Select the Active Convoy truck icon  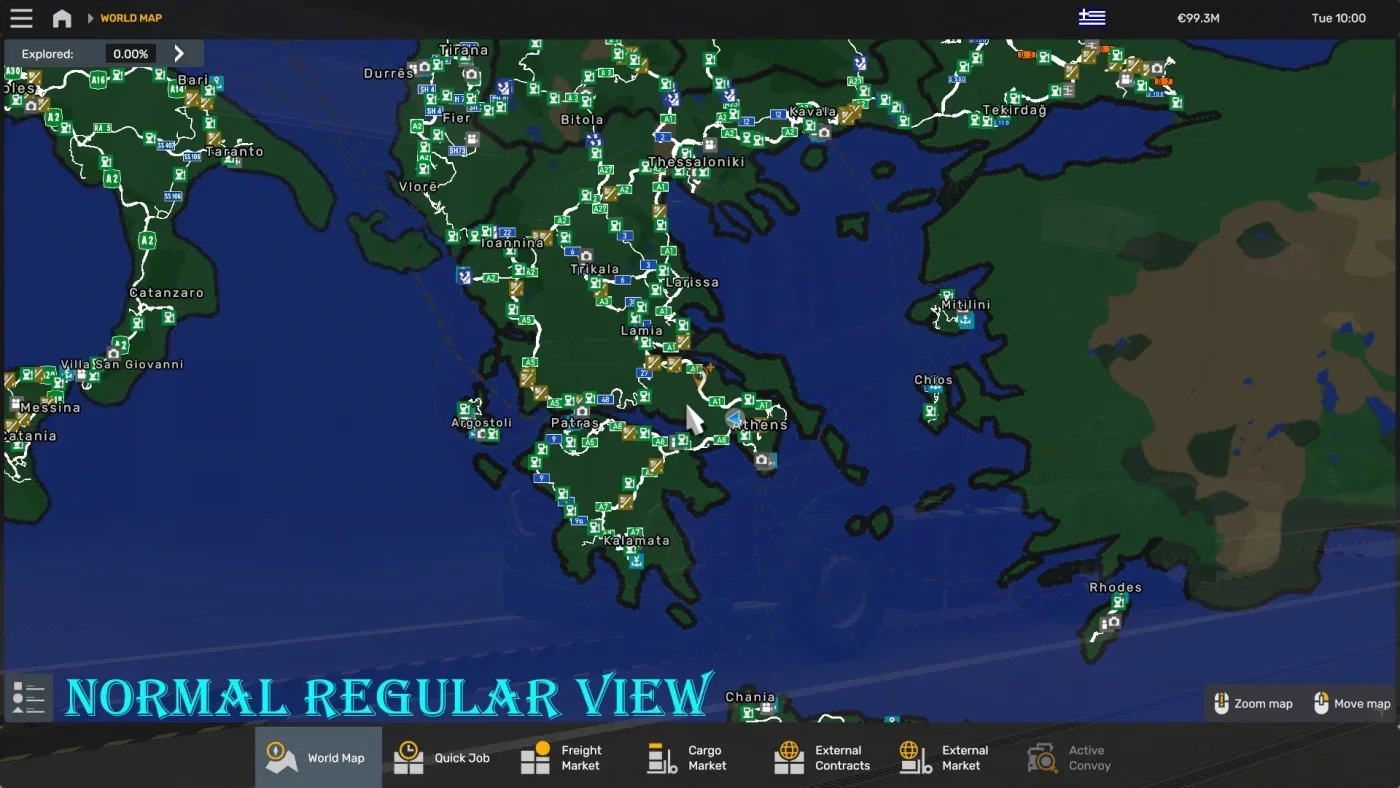point(1041,757)
